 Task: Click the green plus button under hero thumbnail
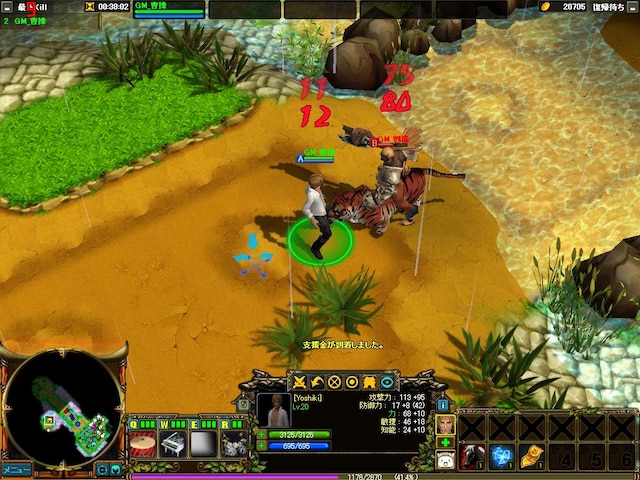tap(444, 442)
